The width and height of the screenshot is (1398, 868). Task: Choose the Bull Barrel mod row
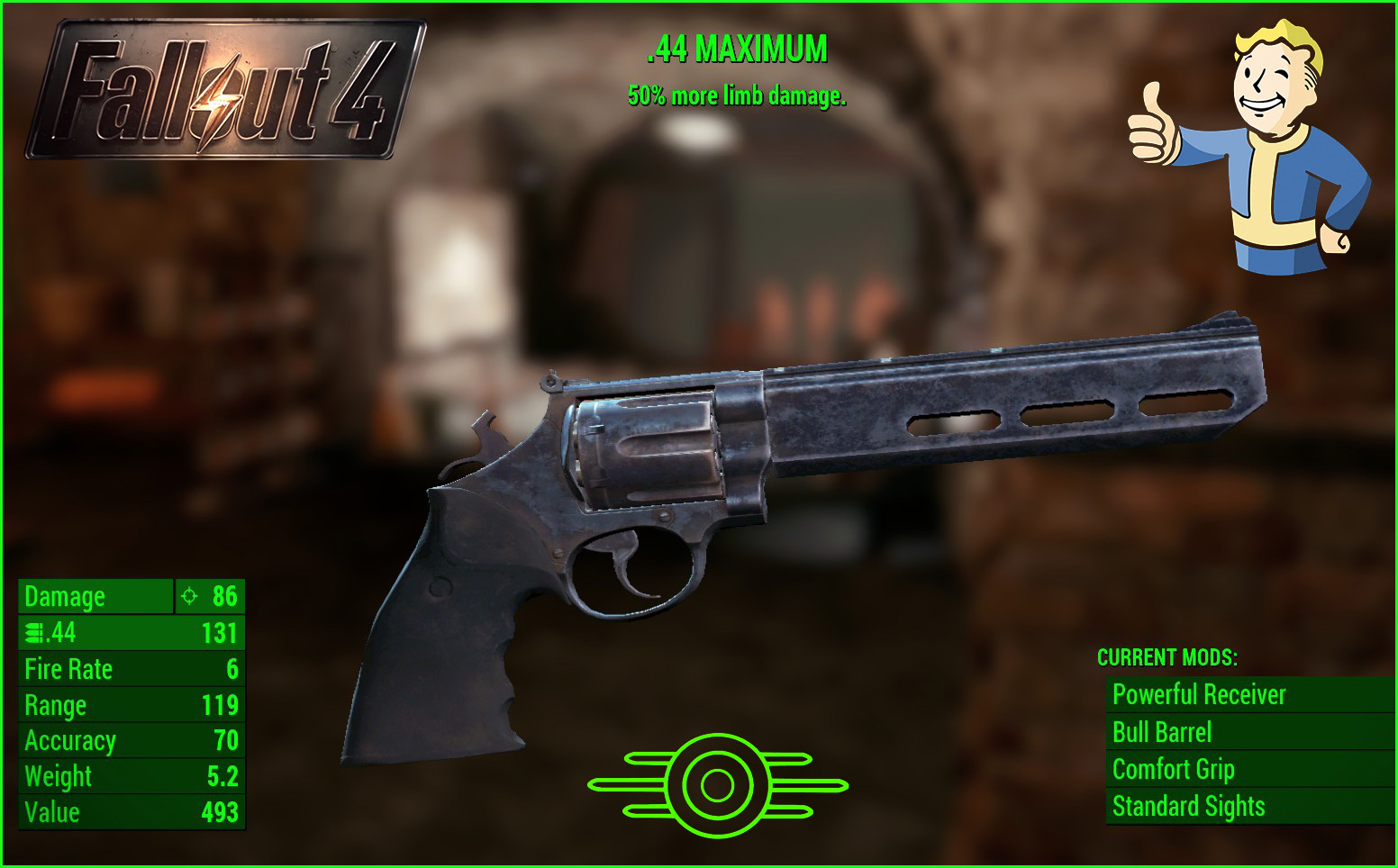1162,733
